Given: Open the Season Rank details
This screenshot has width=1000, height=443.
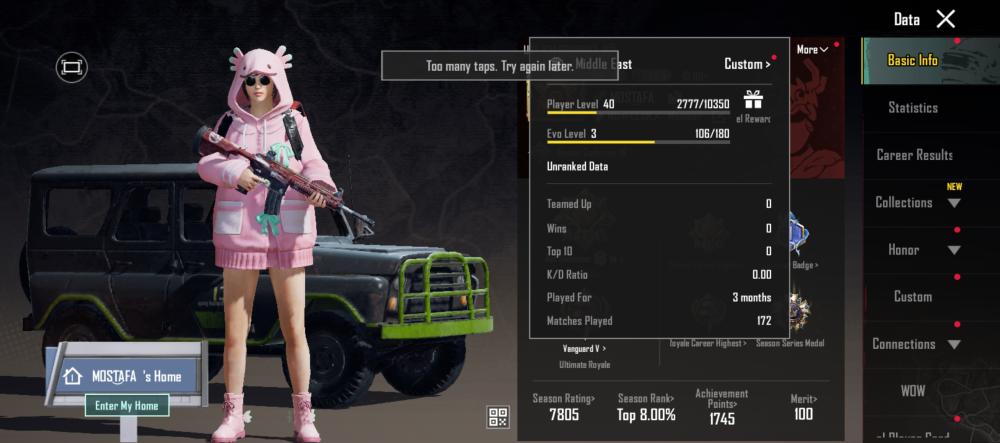Looking at the screenshot, I should pos(645,407).
